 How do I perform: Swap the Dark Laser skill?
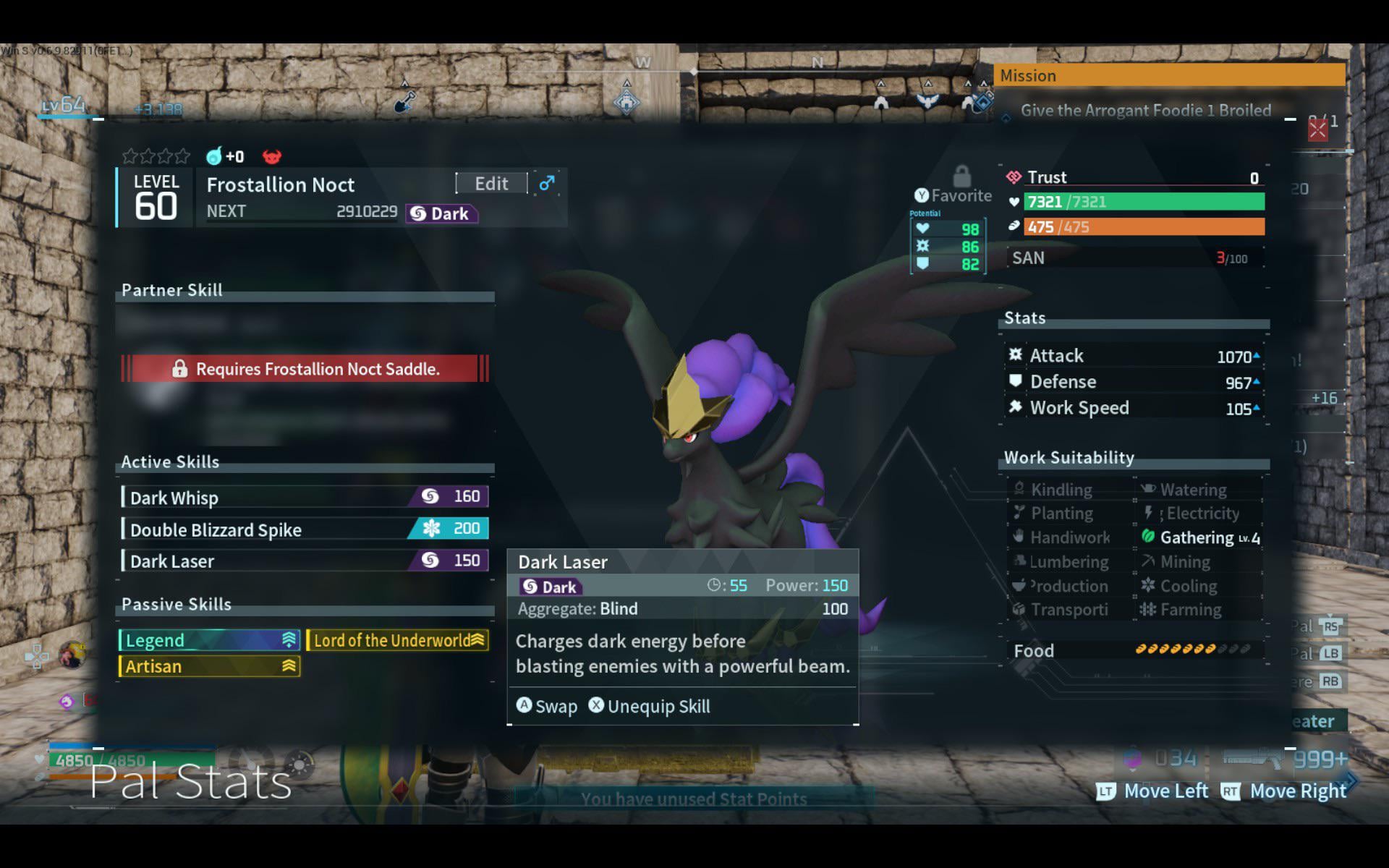pyautogui.click(x=547, y=706)
